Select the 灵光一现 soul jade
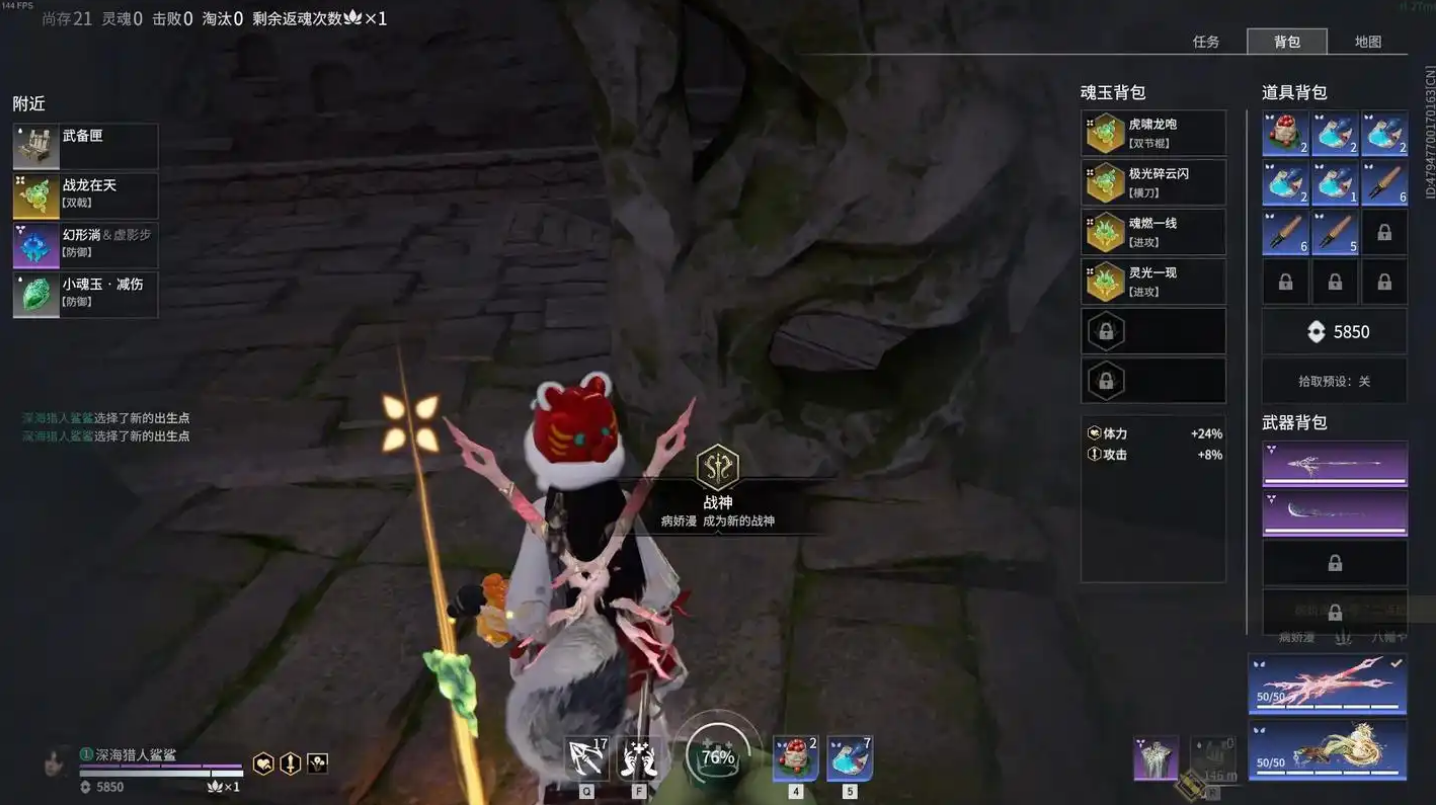 coord(1153,282)
